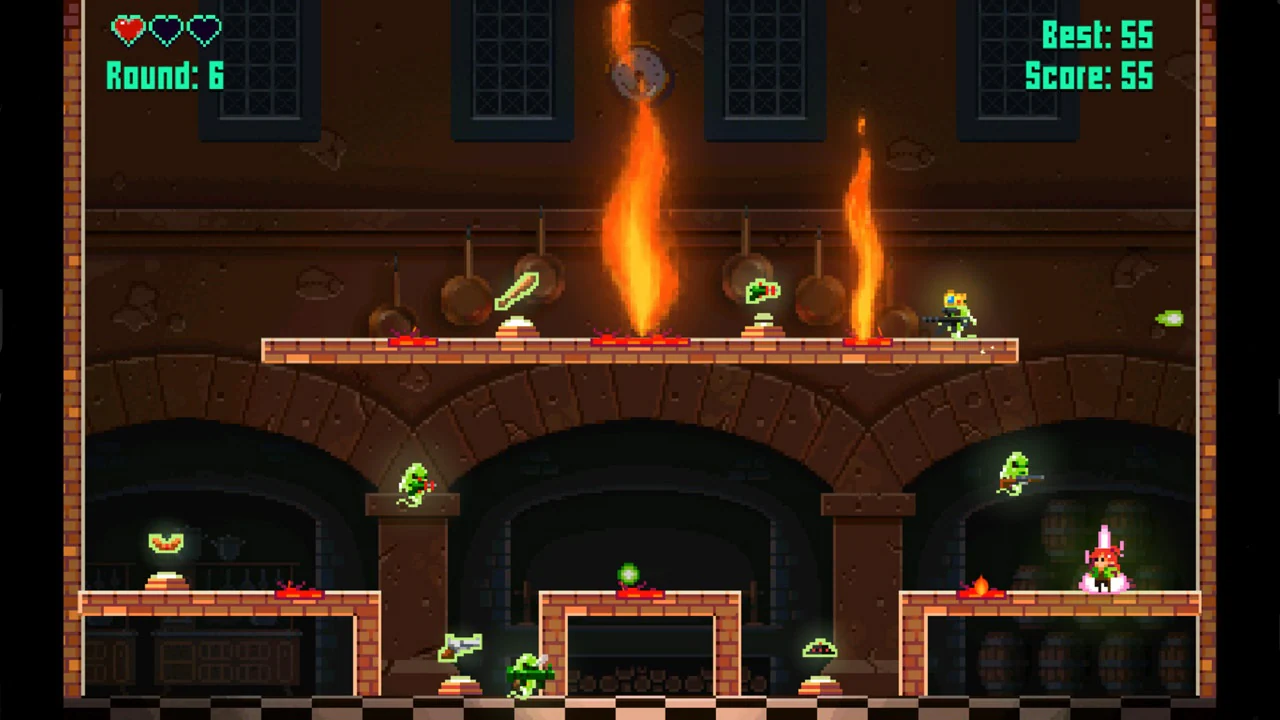The height and width of the screenshot is (720, 1280).
Task: Click the middle empty heart outline
Action: pyautogui.click(x=165, y=30)
